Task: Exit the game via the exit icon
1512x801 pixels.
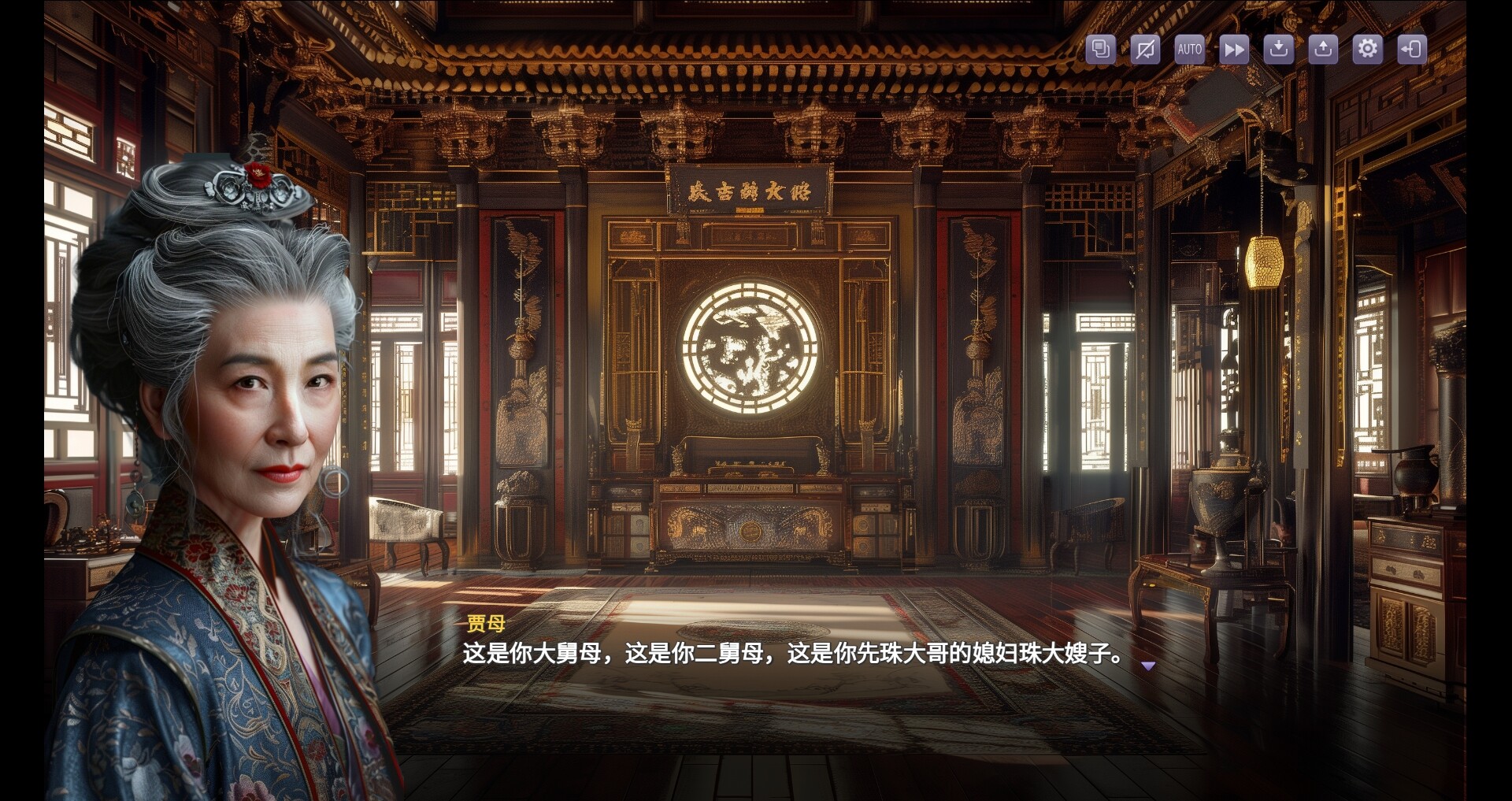Action: (x=1413, y=49)
